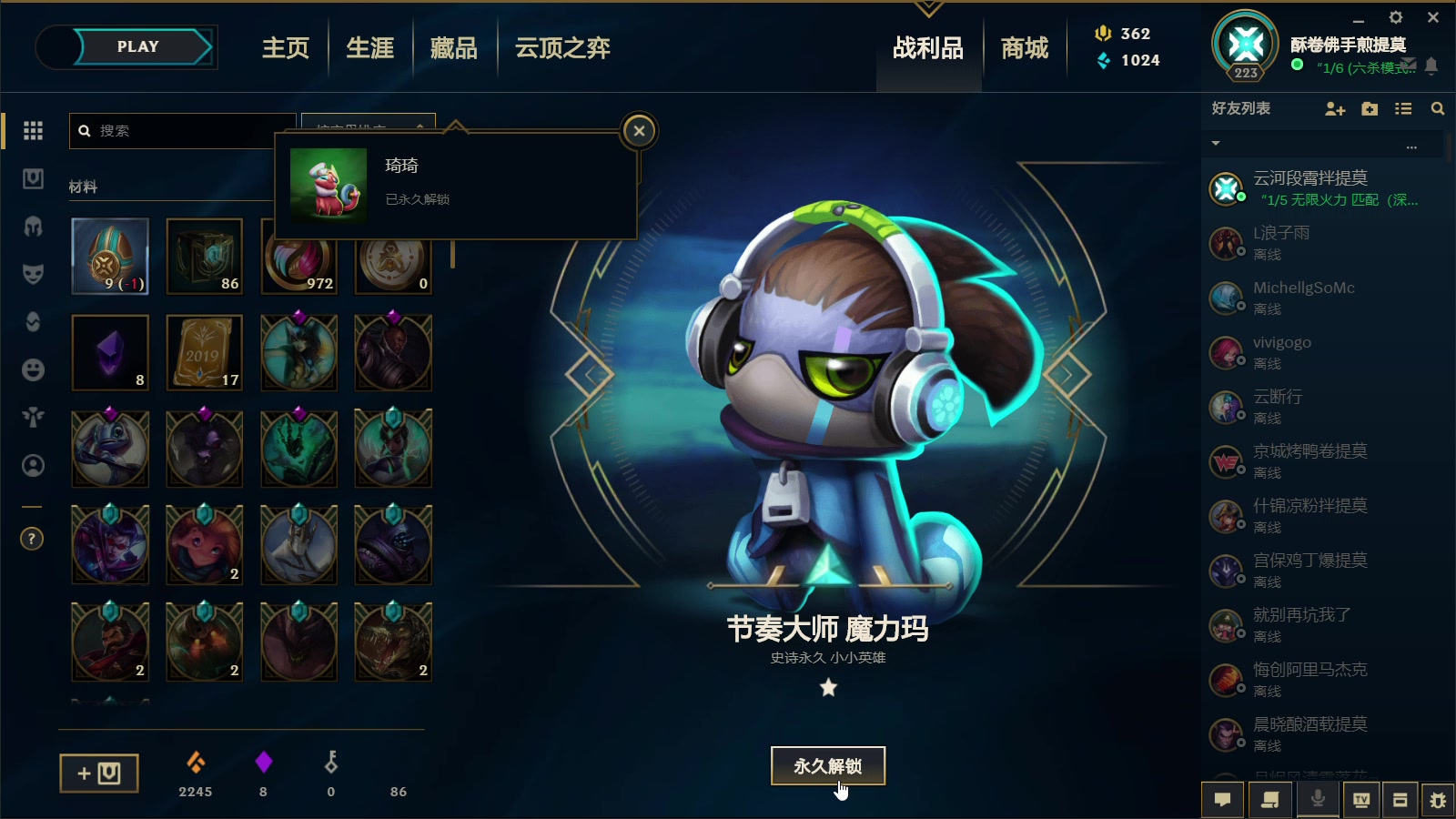Open the esports TV icon at bottom right
The width and height of the screenshot is (1456, 819).
click(1360, 799)
